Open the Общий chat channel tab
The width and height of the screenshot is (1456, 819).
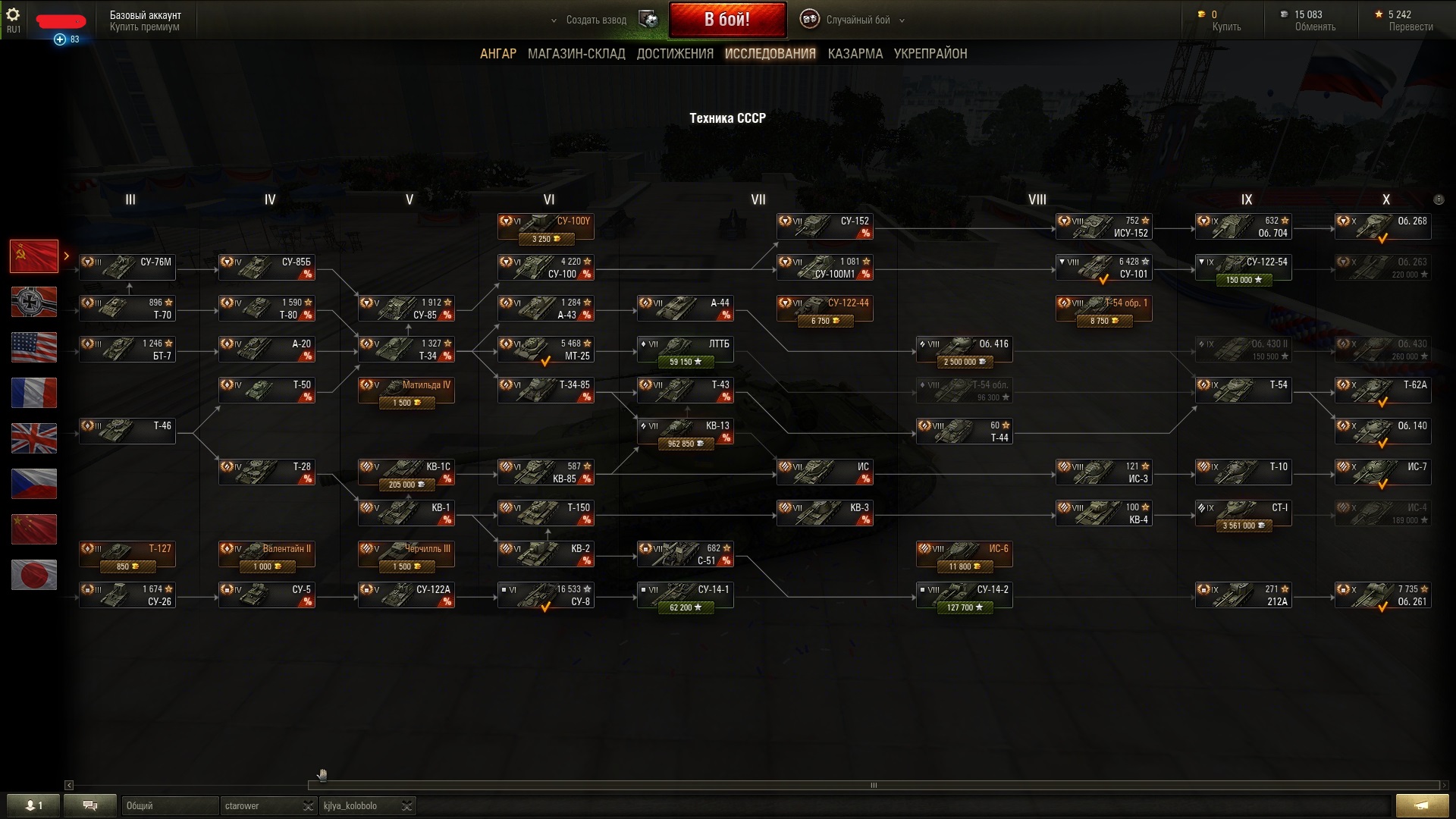[168, 805]
